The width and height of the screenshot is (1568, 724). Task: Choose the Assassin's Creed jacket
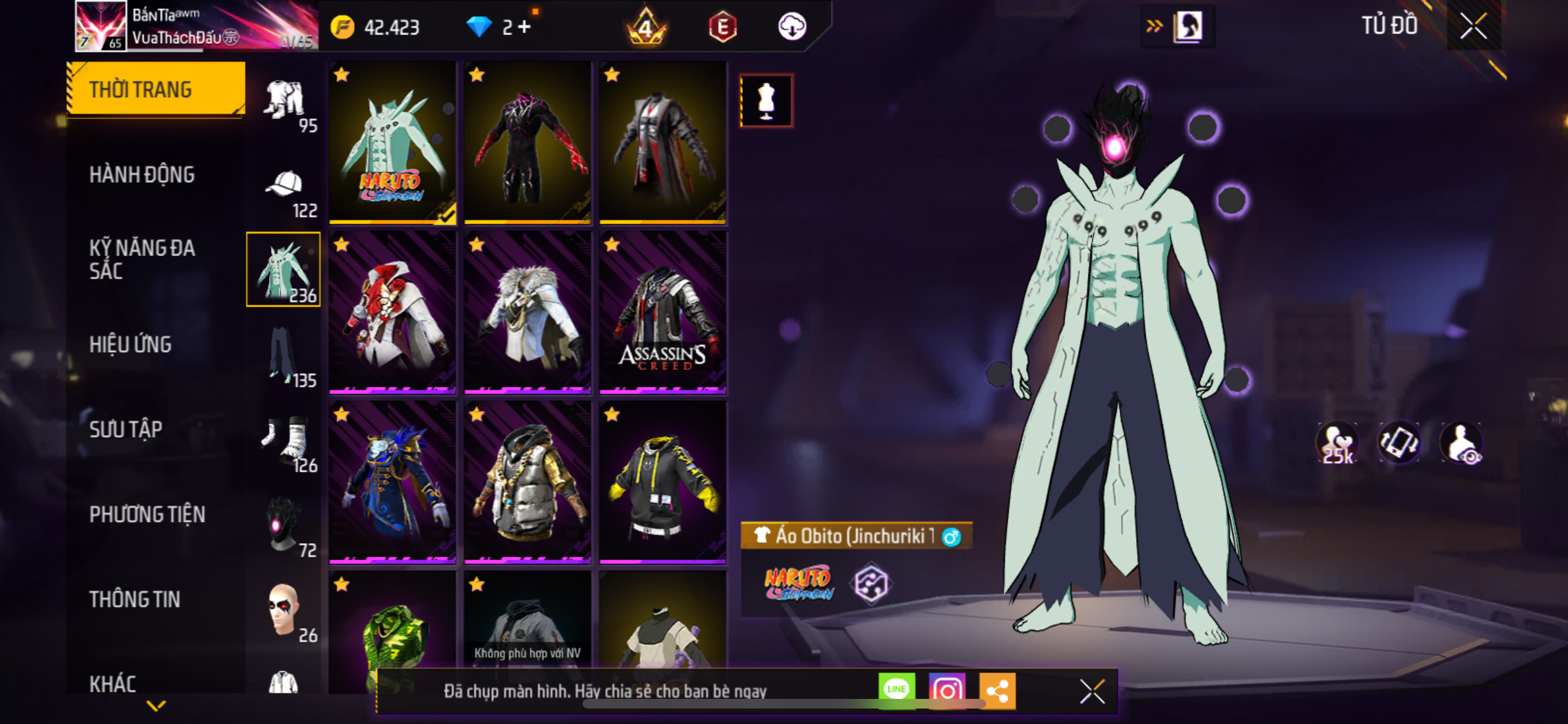662,312
